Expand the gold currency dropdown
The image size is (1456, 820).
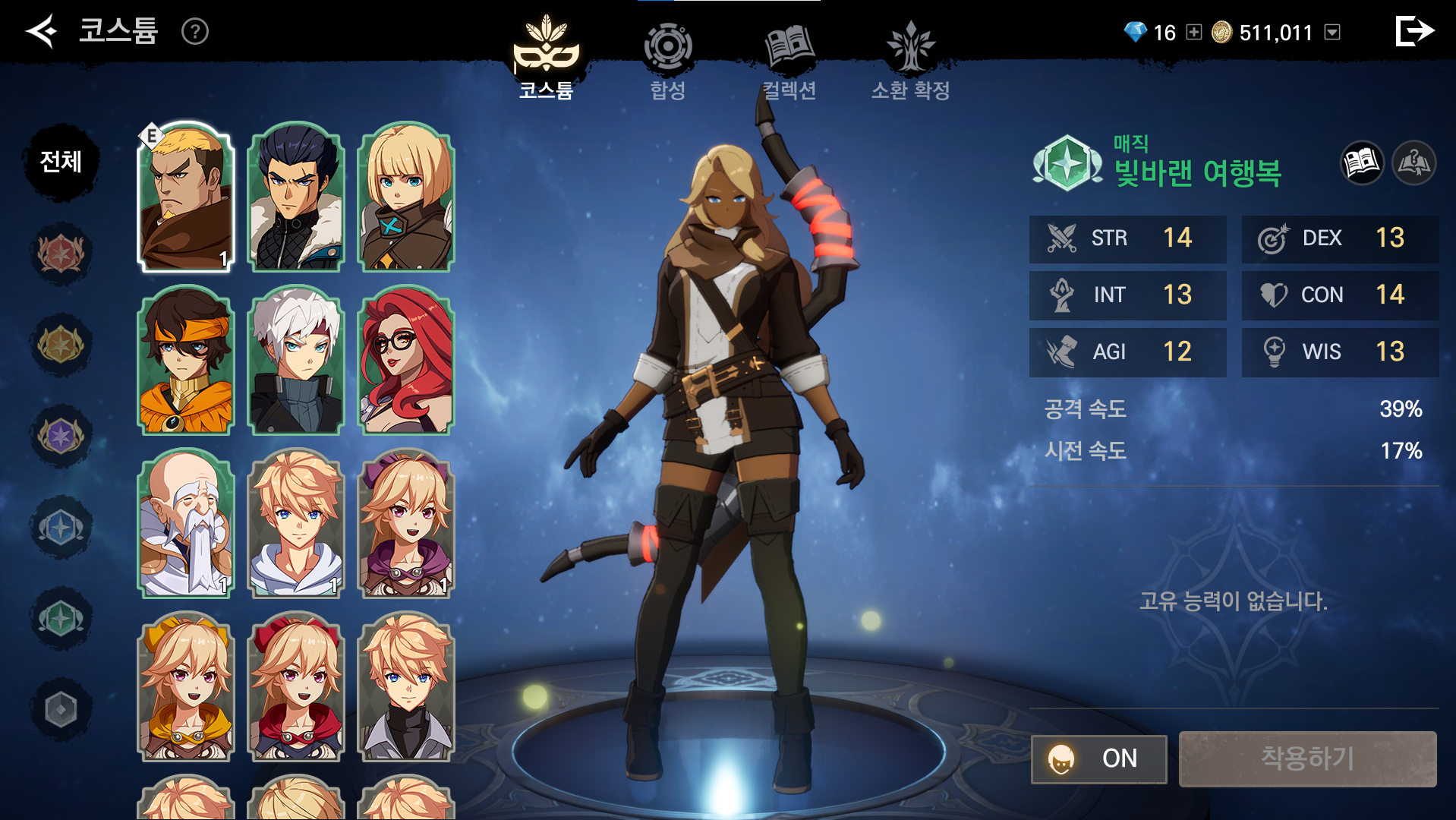[1332, 32]
